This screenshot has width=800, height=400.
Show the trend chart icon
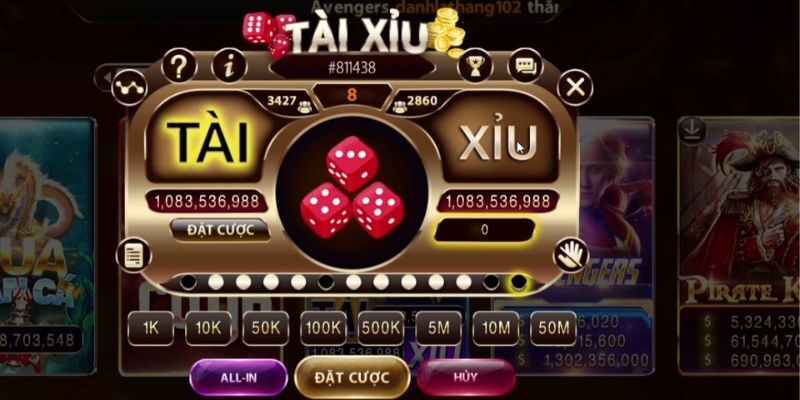coord(130,87)
